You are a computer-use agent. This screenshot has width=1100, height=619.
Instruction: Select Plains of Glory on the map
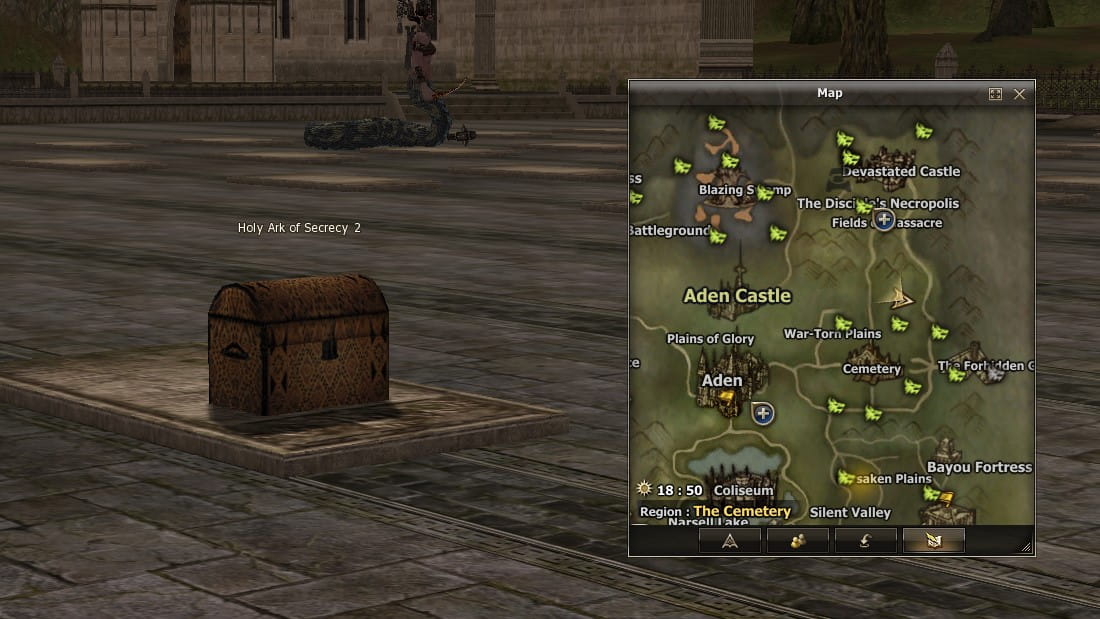[710, 339]
